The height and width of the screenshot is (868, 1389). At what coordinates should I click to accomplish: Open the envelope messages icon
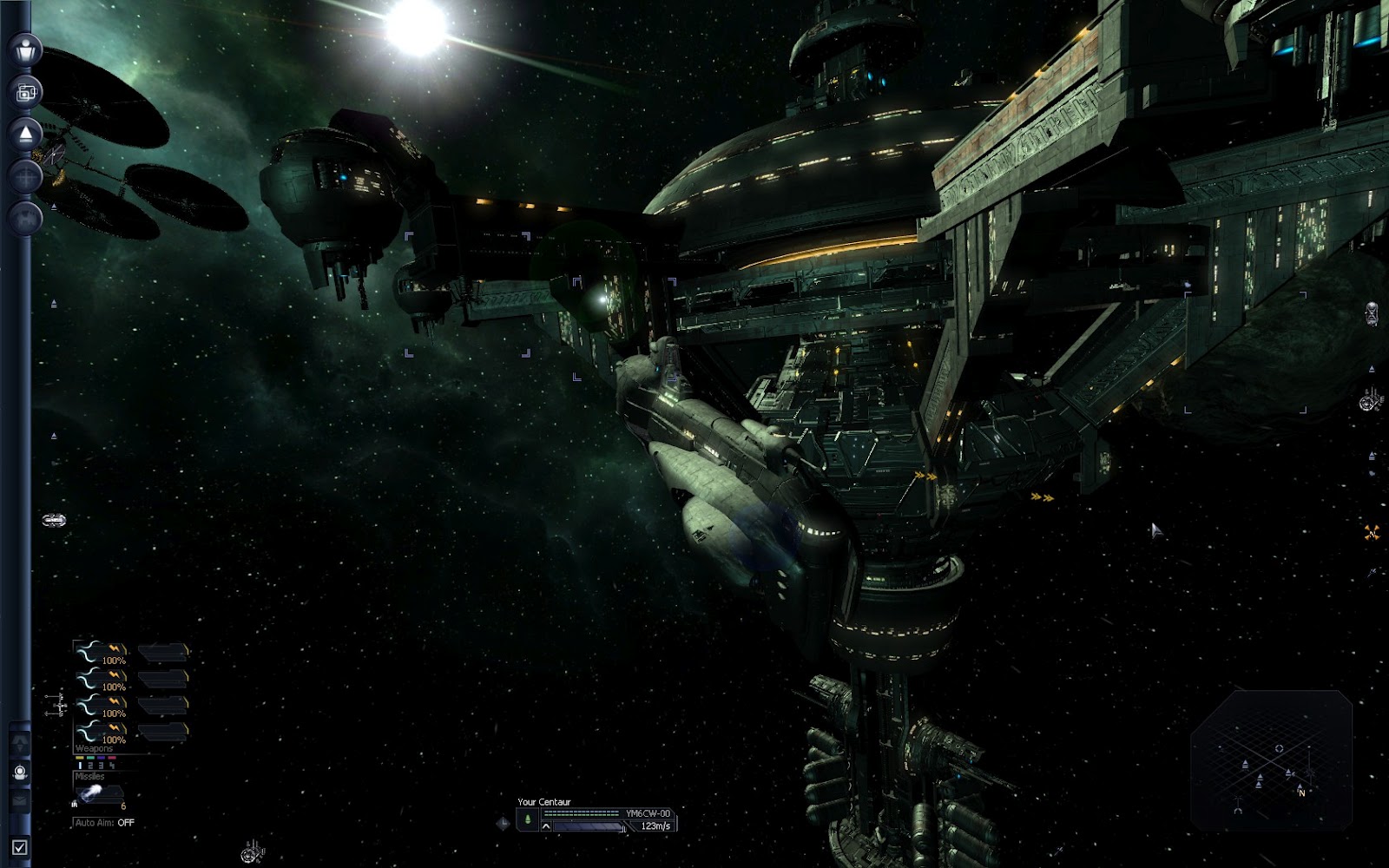tap(20, 800)
